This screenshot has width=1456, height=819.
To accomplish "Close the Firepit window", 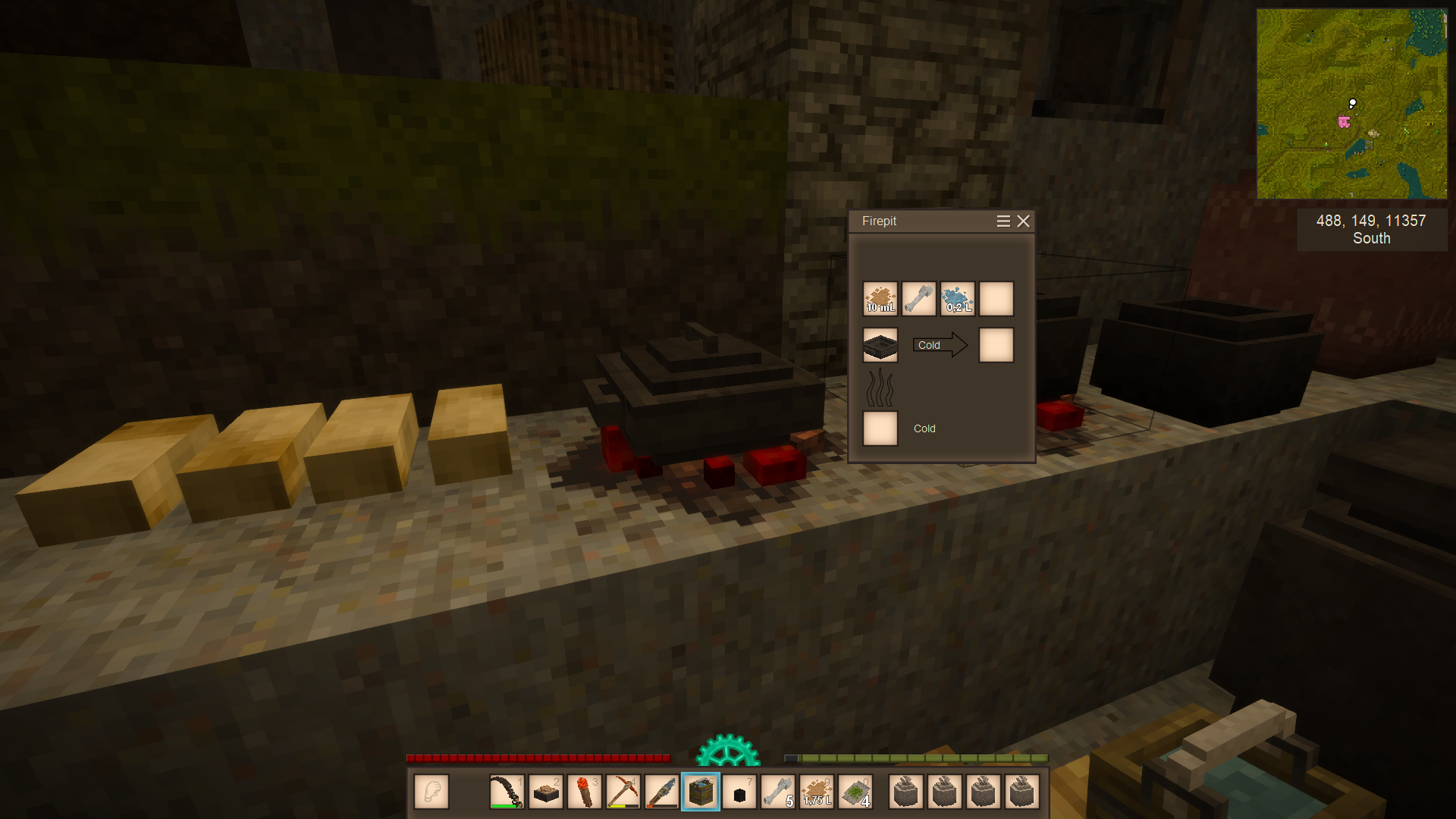I will [x=1023, y=221].
